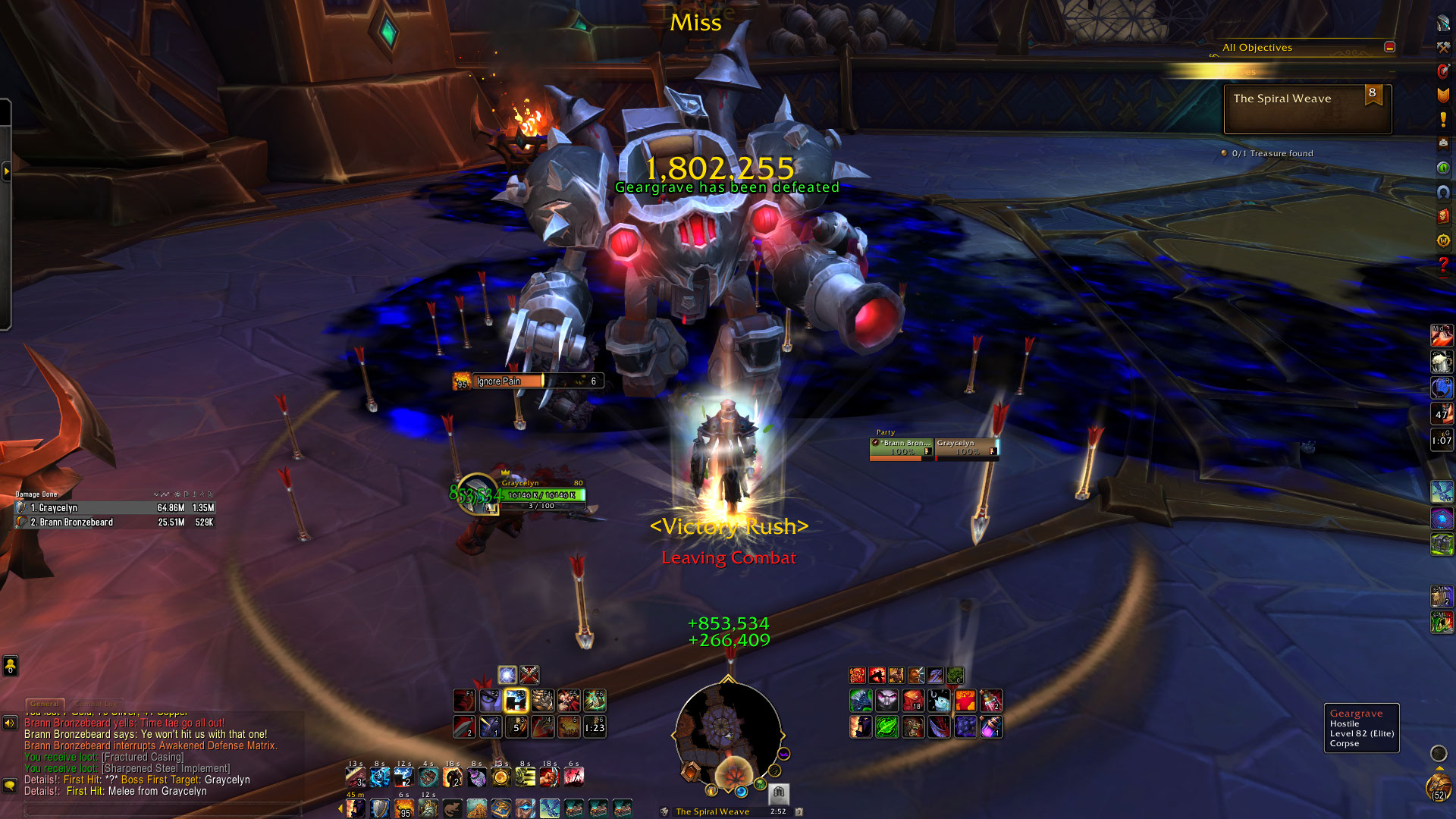Open the red question mark help icon

pos(1443,265)
